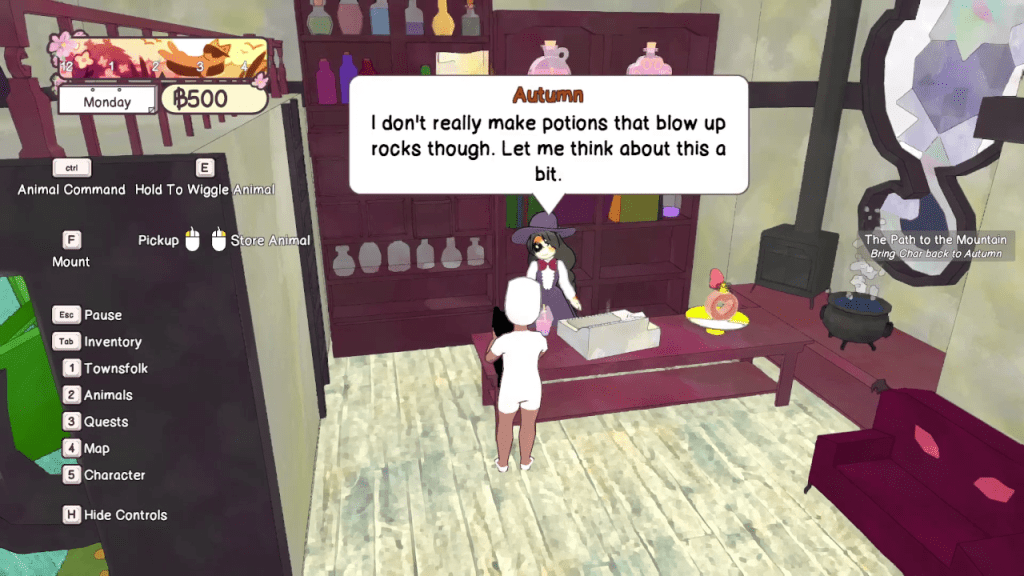The height and width of the screenshot is (576, 1024).
Task: Select the Pause entry
Action: (x=102, y=315)
